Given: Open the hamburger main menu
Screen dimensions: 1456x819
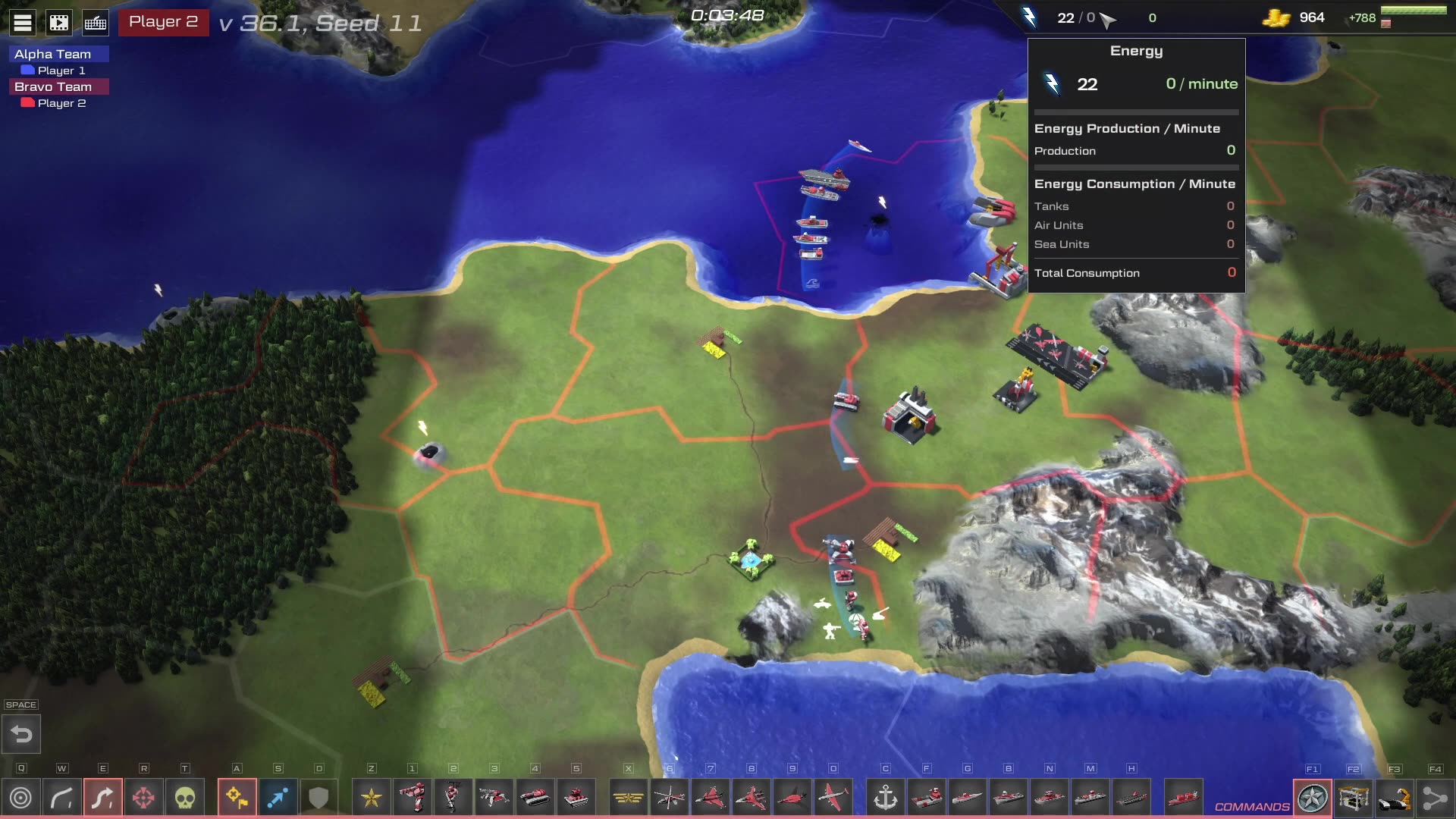Looking at the screenshot, I should coord(23,23).
